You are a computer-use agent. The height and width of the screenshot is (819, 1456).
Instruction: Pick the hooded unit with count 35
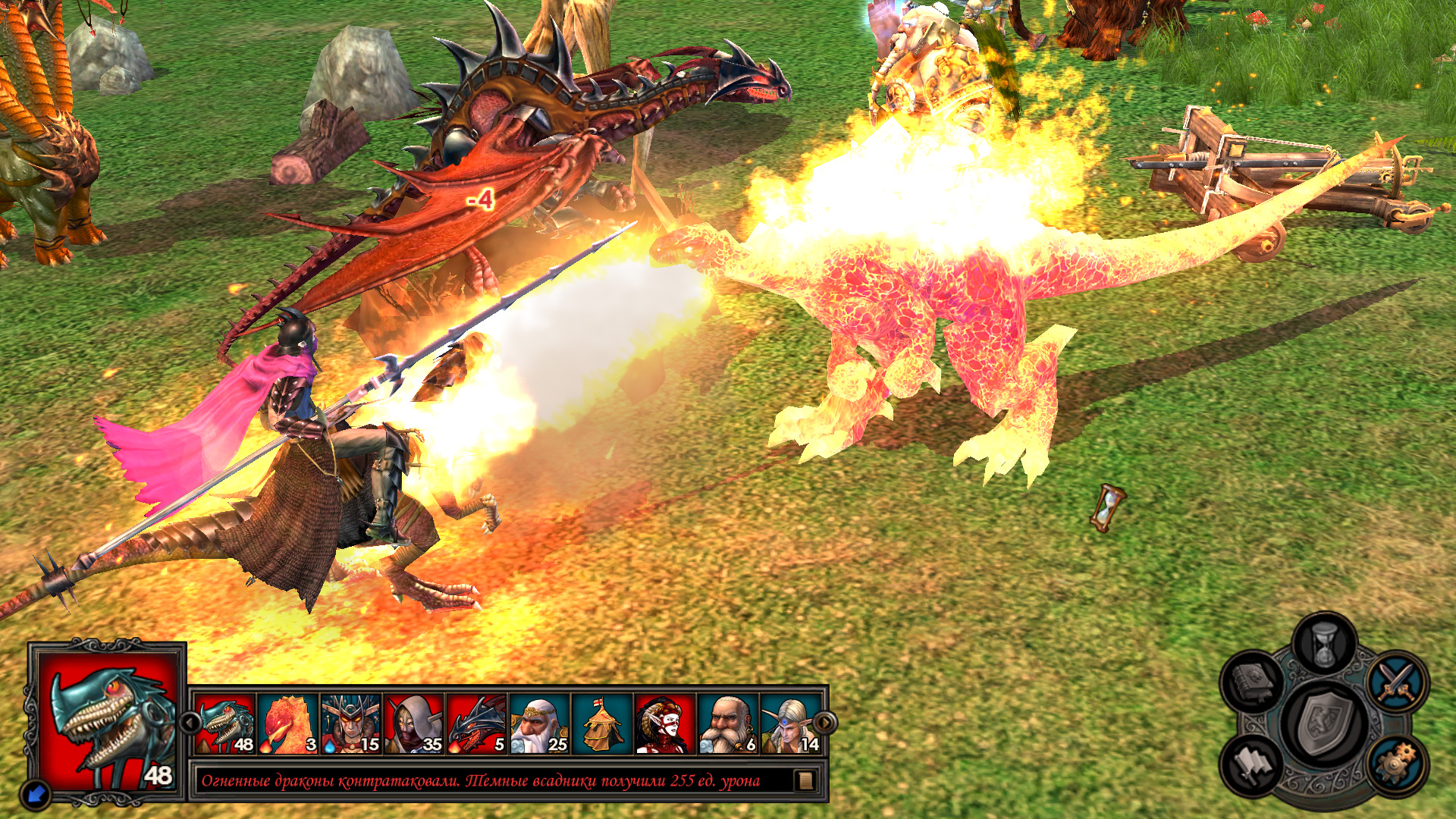413,724
